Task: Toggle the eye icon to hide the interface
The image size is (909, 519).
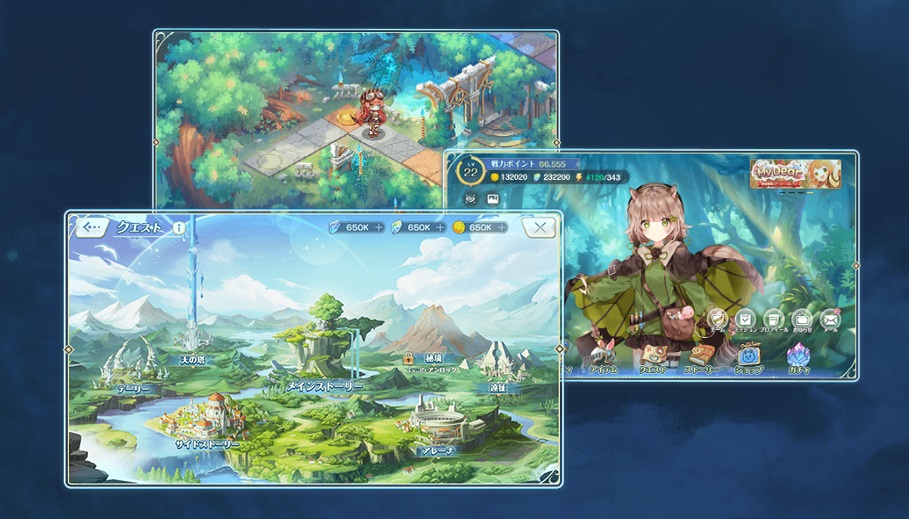Action: pos(468,199)
